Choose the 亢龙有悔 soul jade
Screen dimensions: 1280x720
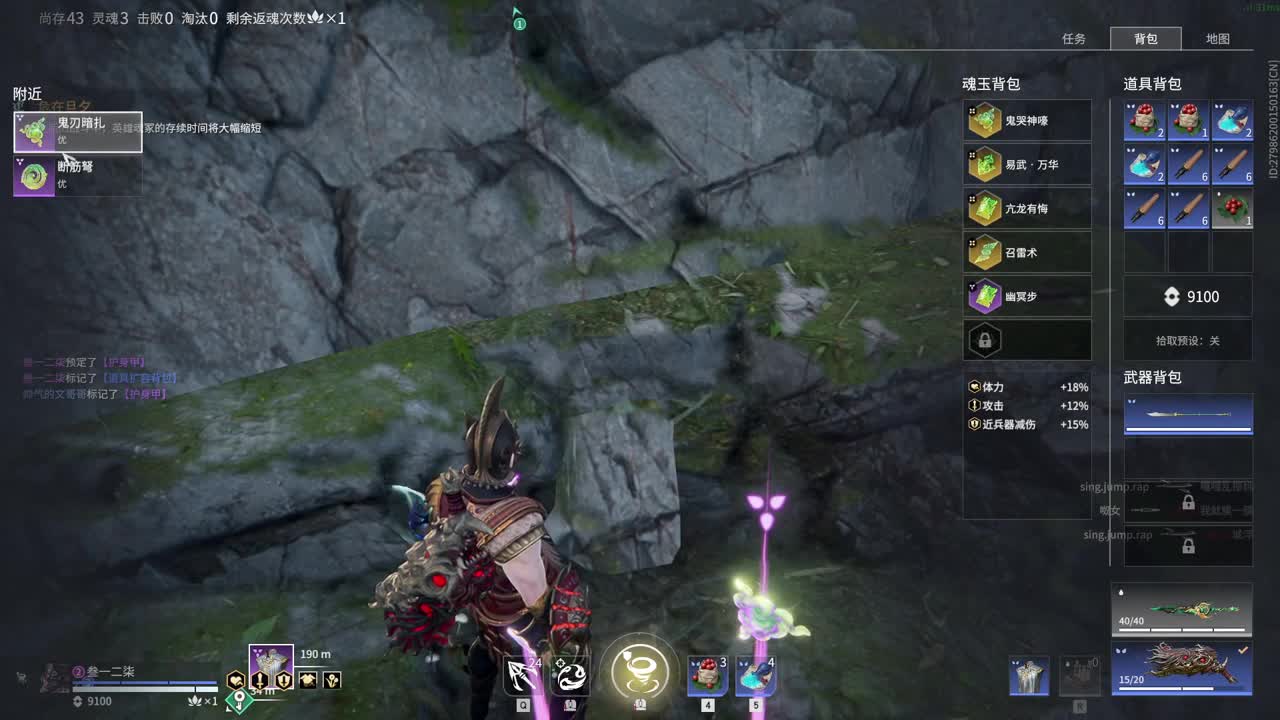click(x=1027, y=209)
